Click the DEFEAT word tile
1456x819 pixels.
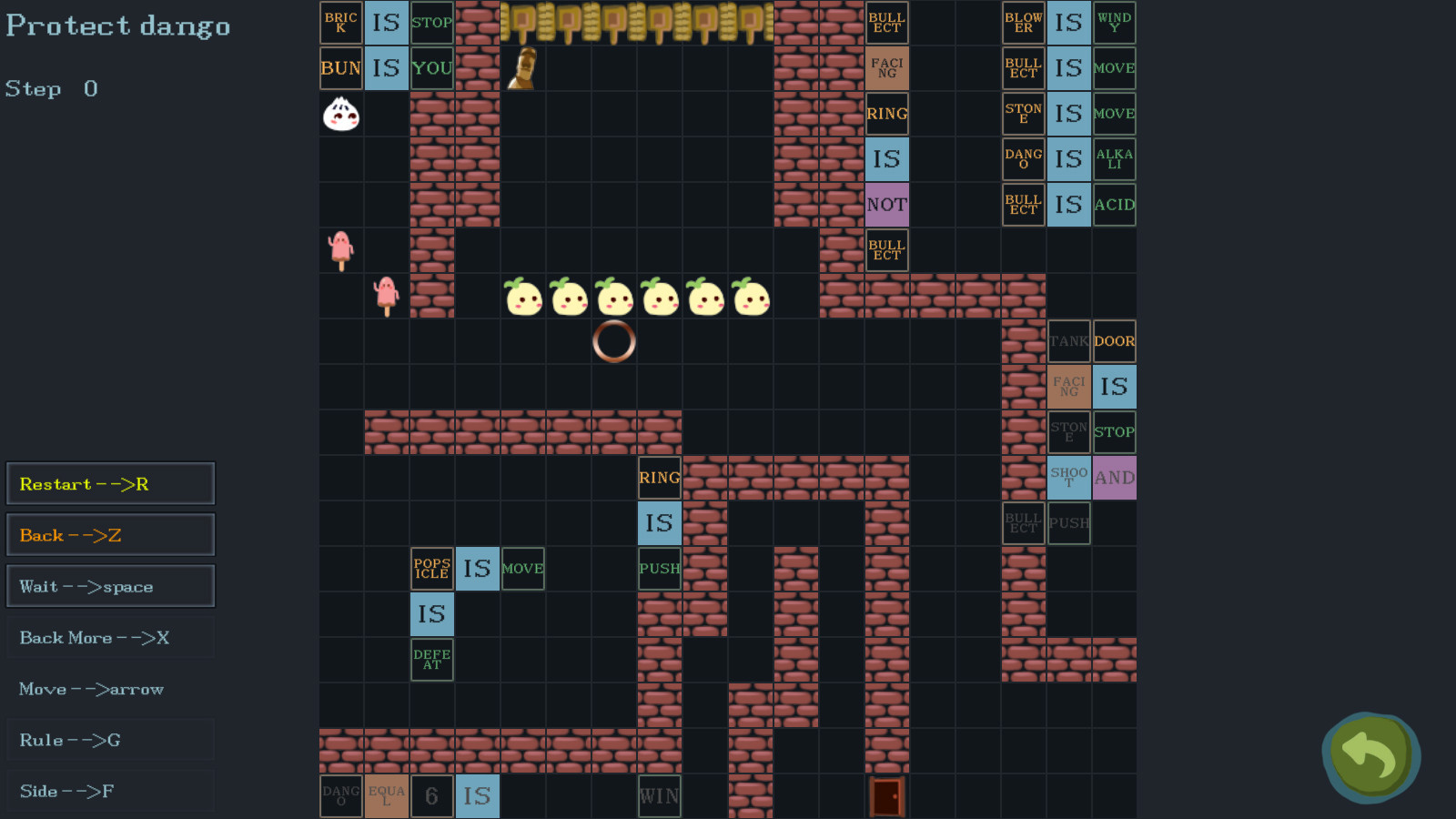tap(431, 659)
